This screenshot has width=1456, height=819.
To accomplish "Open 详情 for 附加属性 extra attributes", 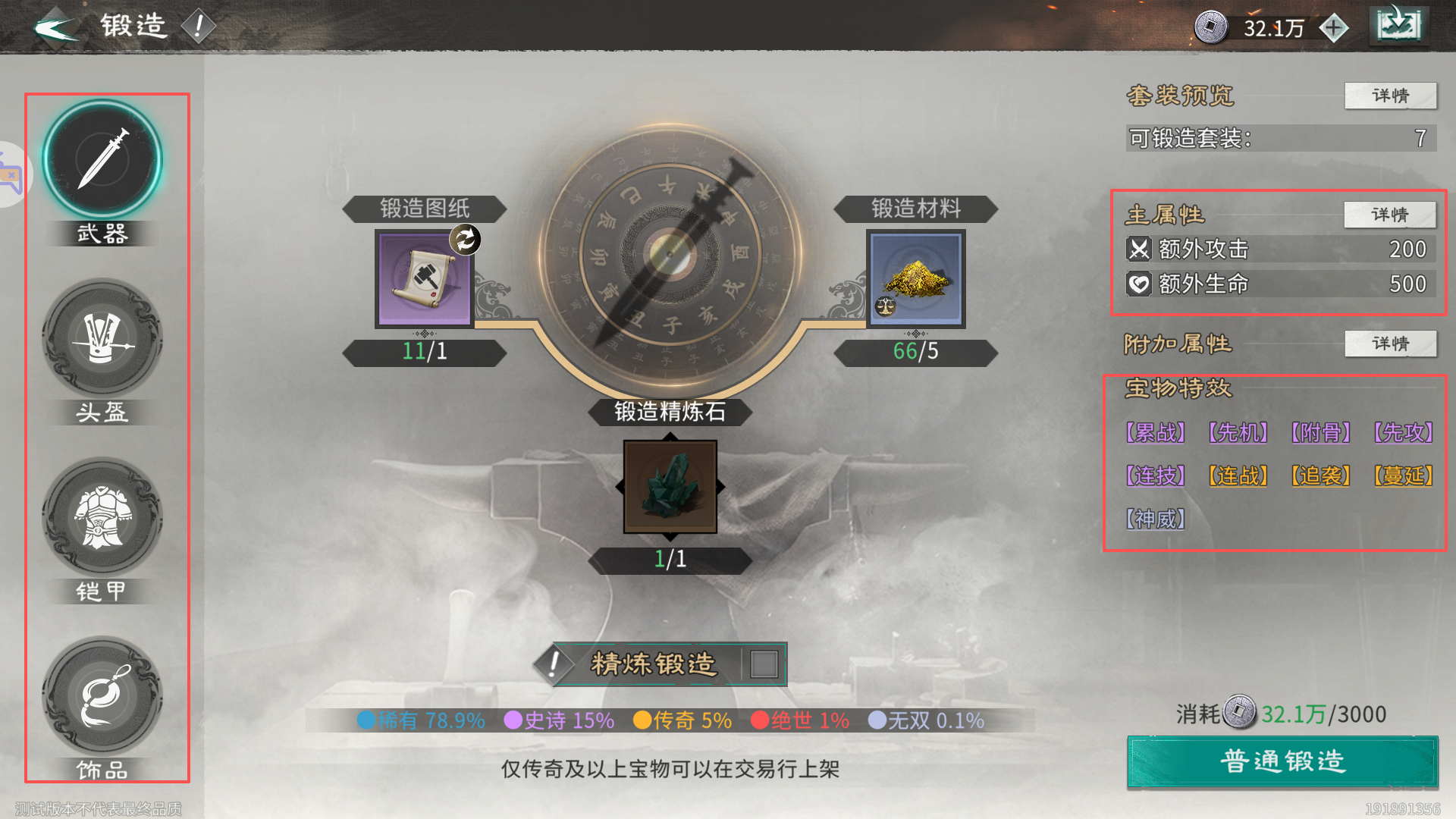I will click(x=1390, y=344).
